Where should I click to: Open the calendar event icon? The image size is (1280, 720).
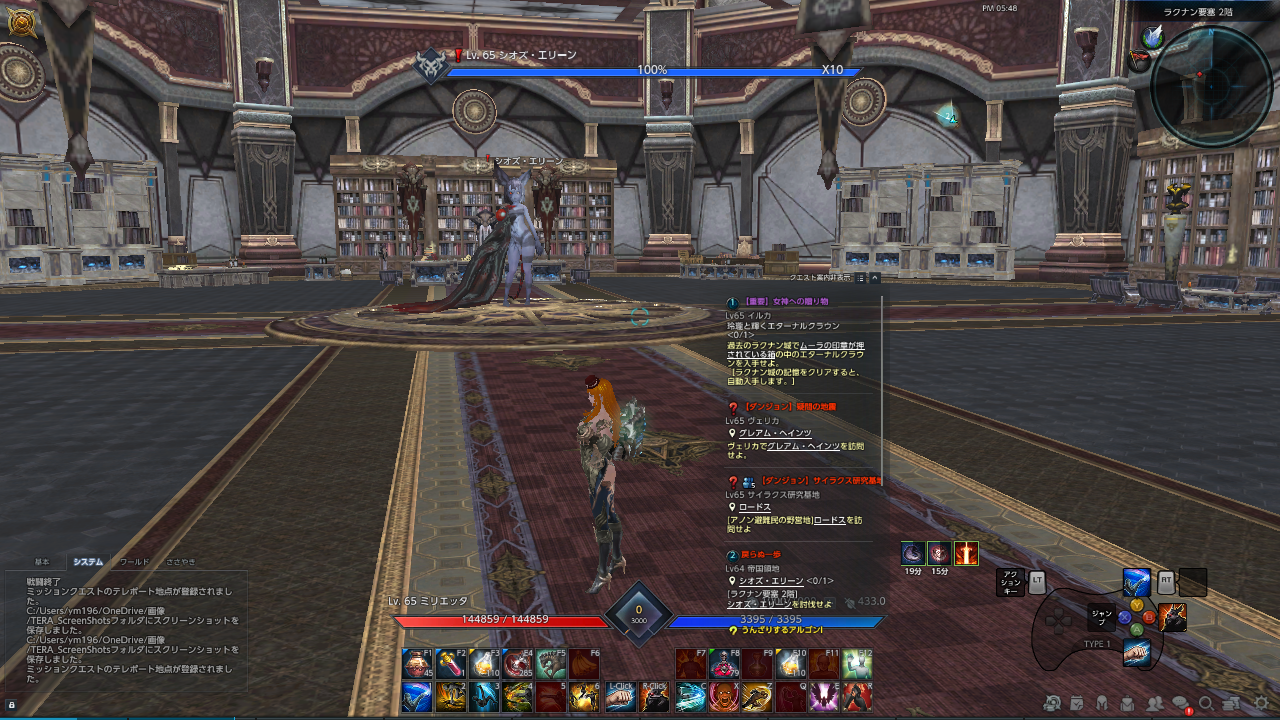point(1076,703)
